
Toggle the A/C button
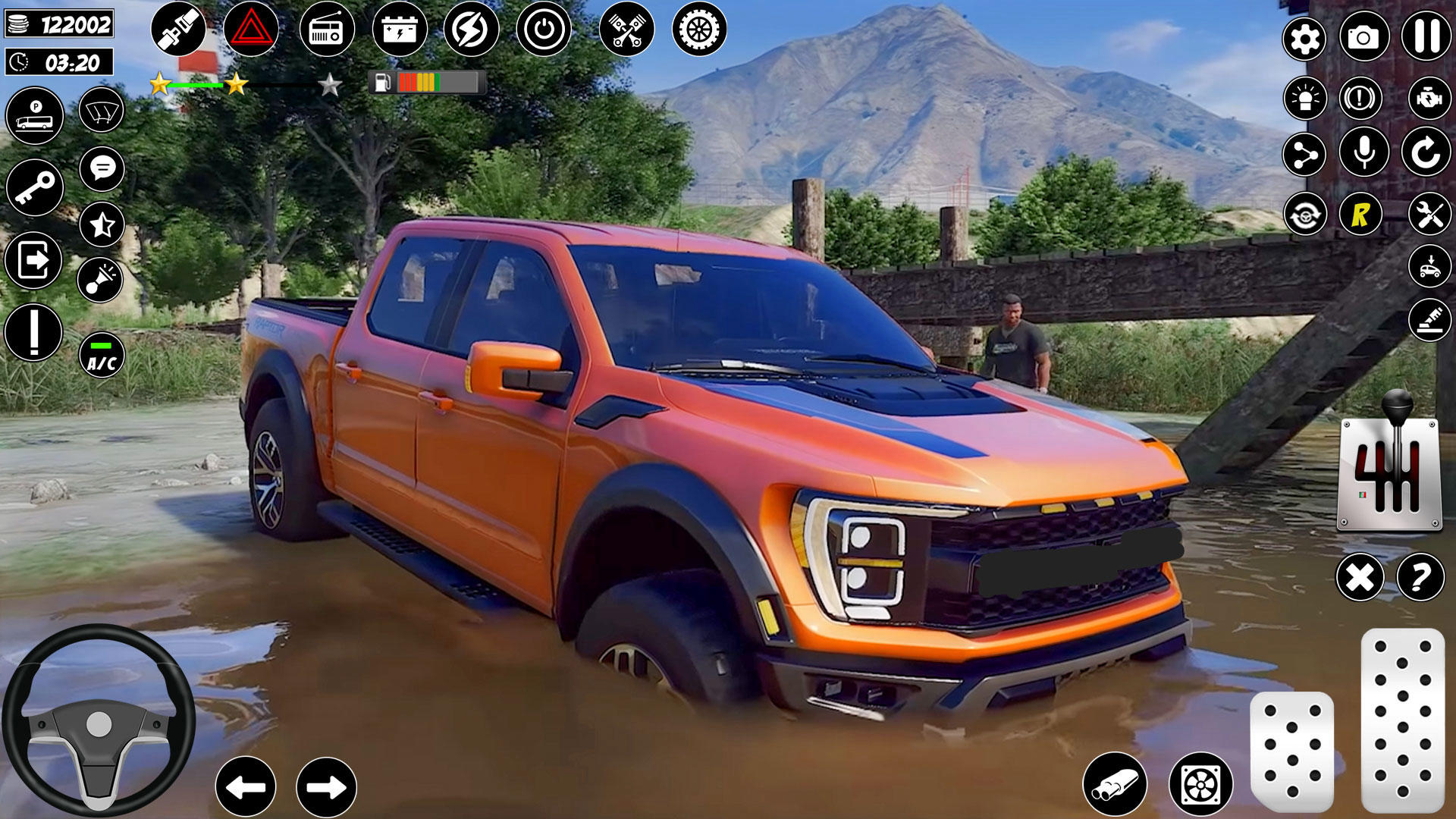tap(102, 355)
